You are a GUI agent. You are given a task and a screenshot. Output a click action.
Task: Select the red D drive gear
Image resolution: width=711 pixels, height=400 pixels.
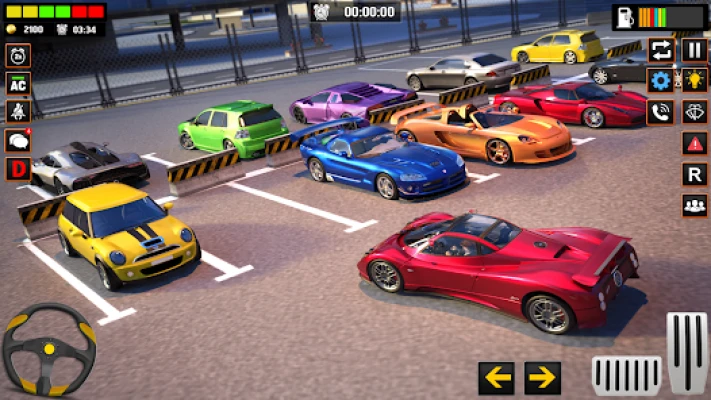point(17,168)
